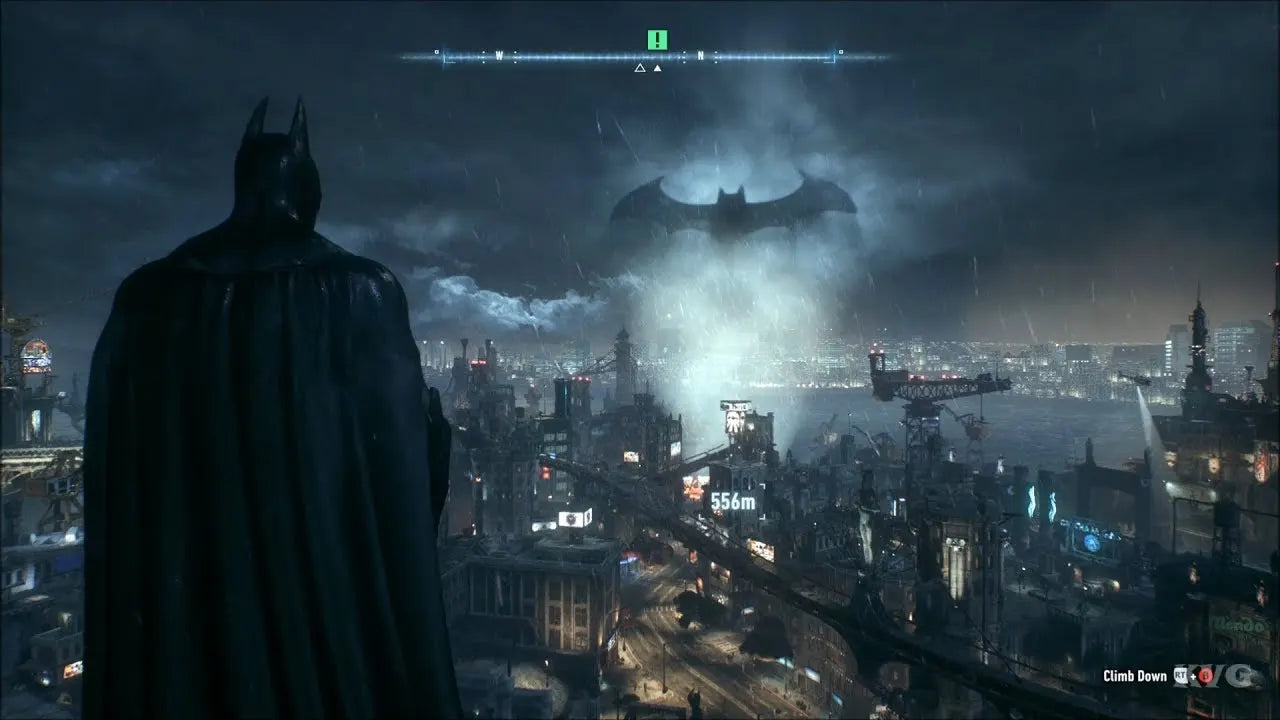Image resolution: width=1280 pixels, height=720 pixels.
Task: Click the Bat-Signal in the sky
Action: (730, 200)
